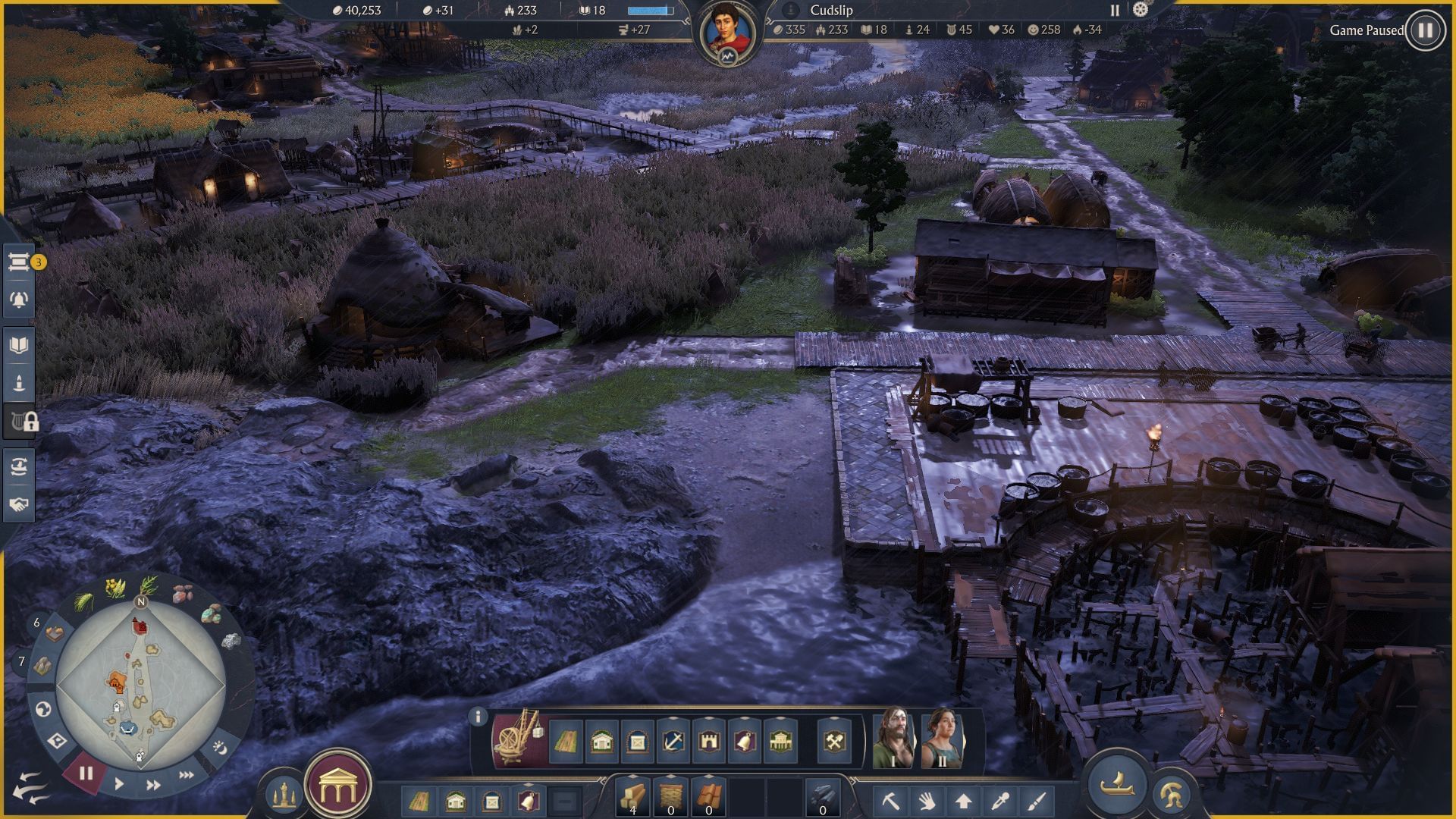Click the info button beside the building bar

pyautogui.click(x=478, y=717)
